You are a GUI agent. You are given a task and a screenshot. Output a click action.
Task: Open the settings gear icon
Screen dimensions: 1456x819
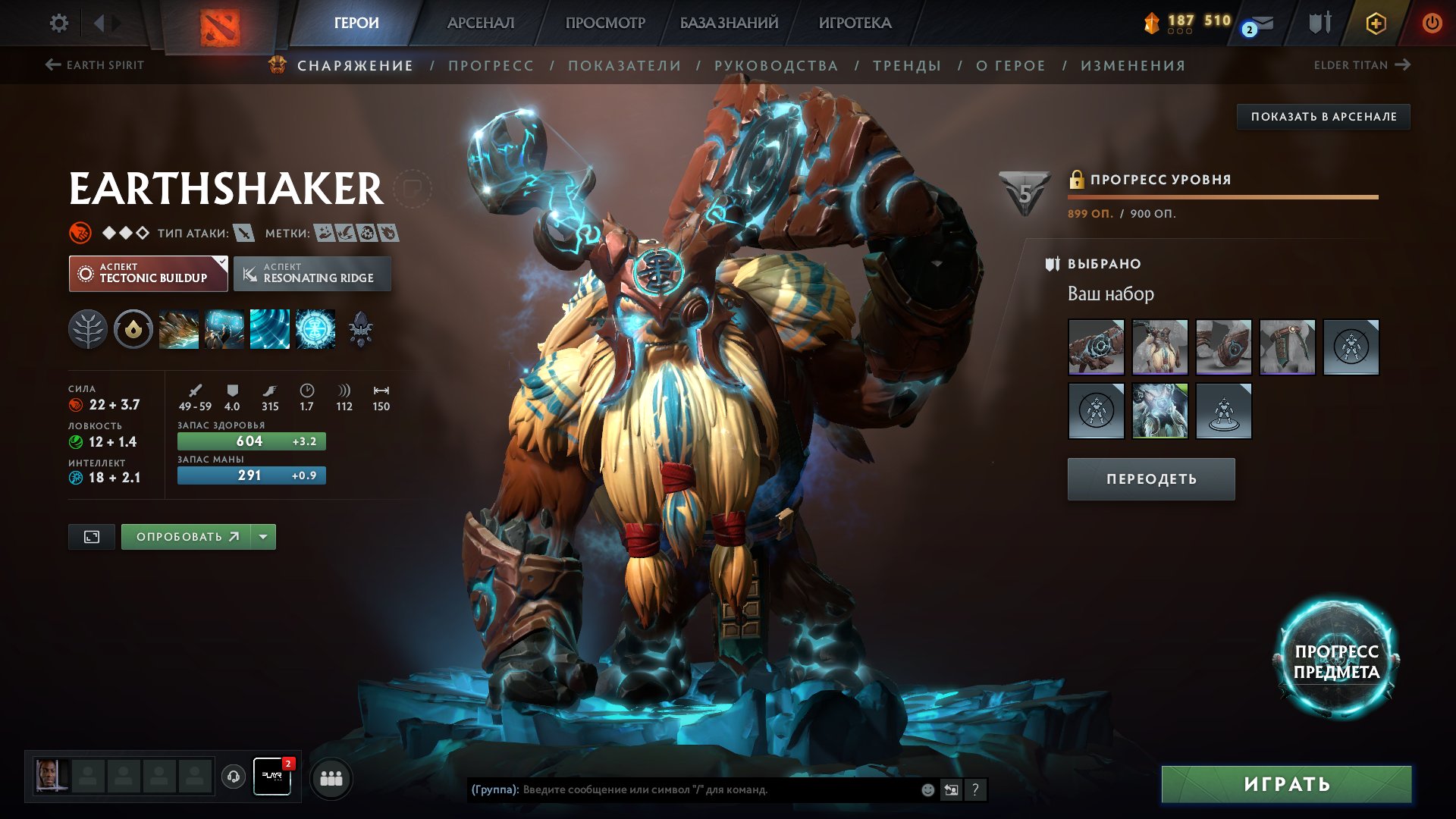pyautogui.click(x=58, y=23)
